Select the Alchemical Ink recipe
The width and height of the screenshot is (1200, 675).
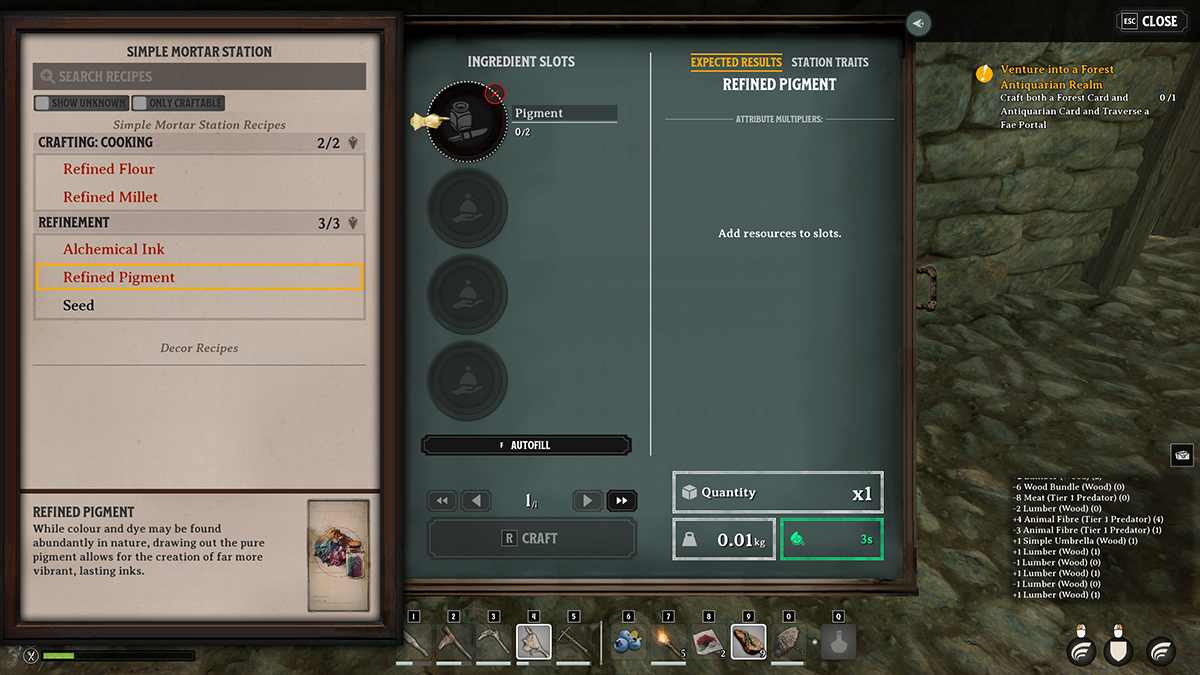pos(114,249)
